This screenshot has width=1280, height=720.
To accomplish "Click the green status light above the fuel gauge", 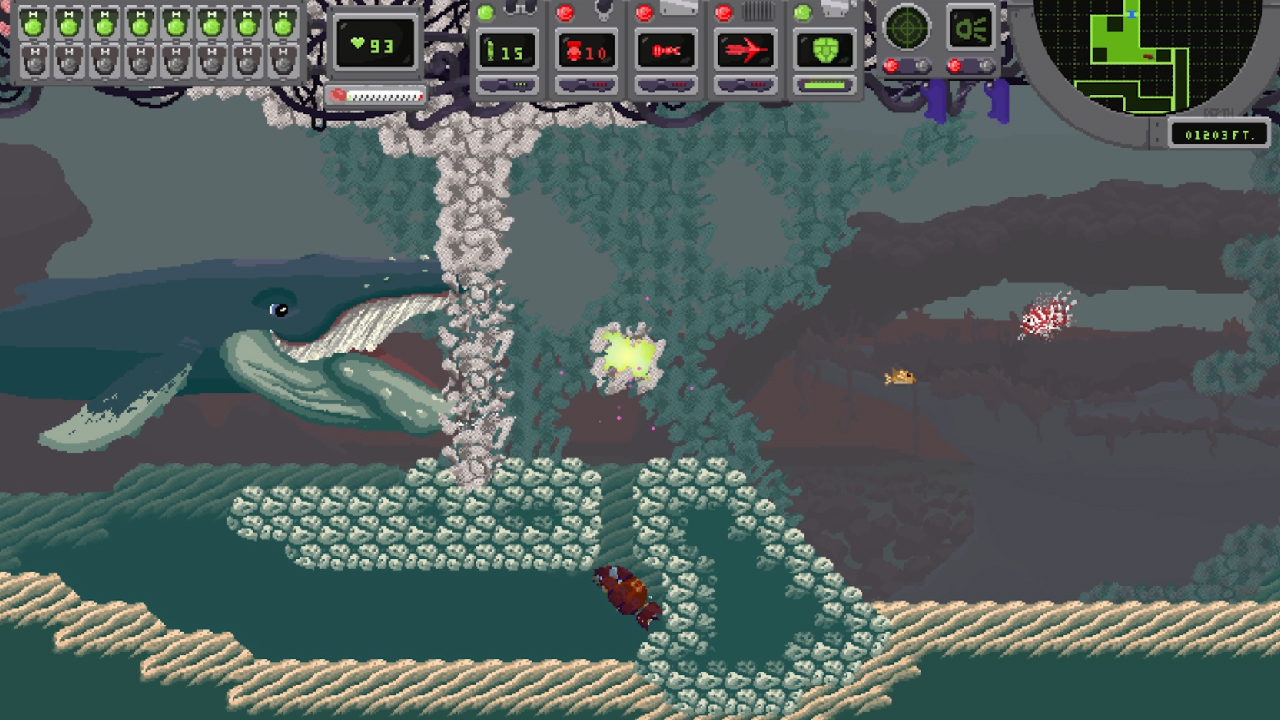I will [485, 11].
